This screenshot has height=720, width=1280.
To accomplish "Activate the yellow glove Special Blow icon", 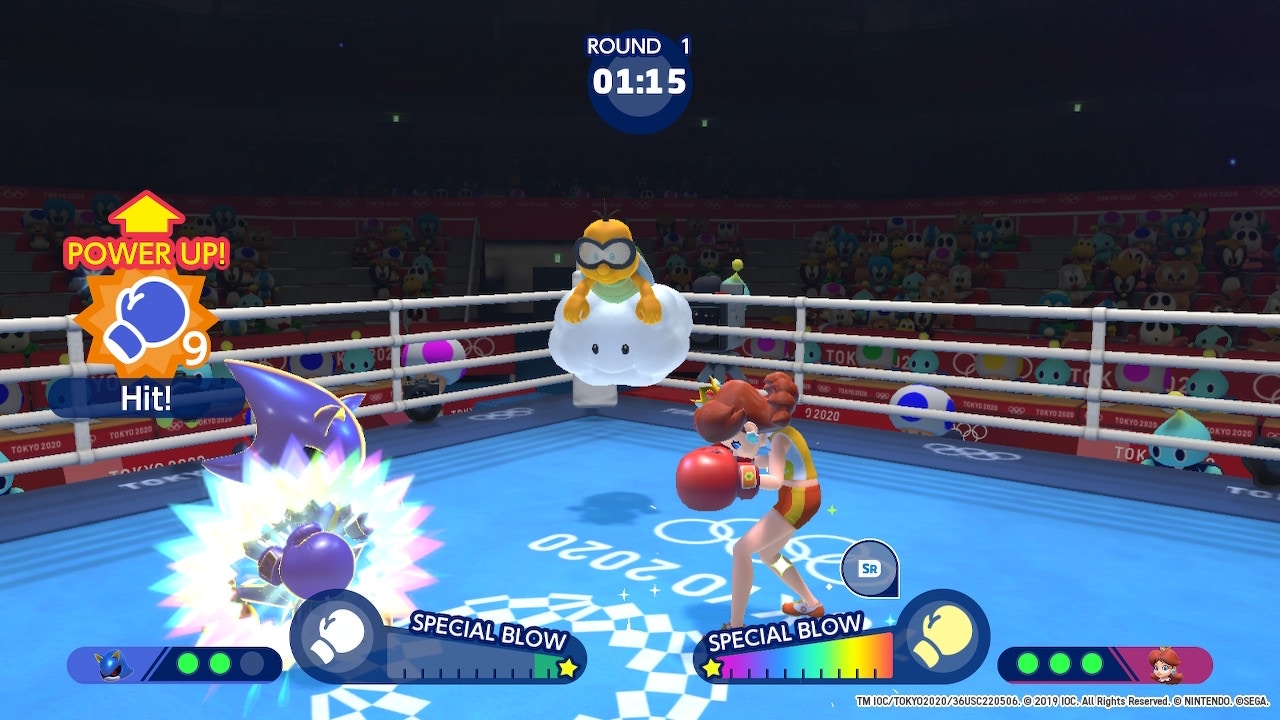I will (940, 636).
